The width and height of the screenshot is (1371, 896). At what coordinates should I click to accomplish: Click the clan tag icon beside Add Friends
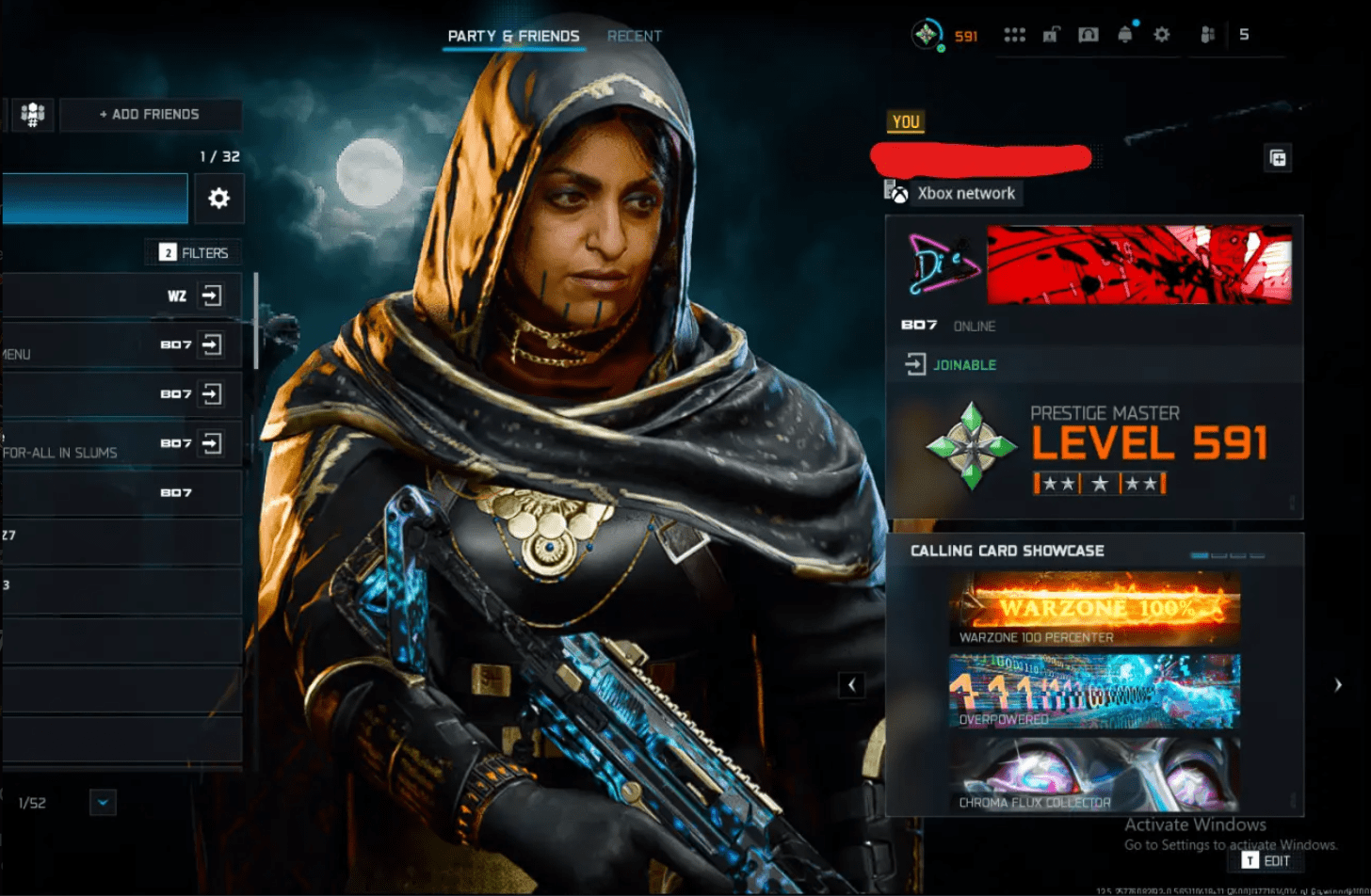pyautogui.click(x=31, y=114)
